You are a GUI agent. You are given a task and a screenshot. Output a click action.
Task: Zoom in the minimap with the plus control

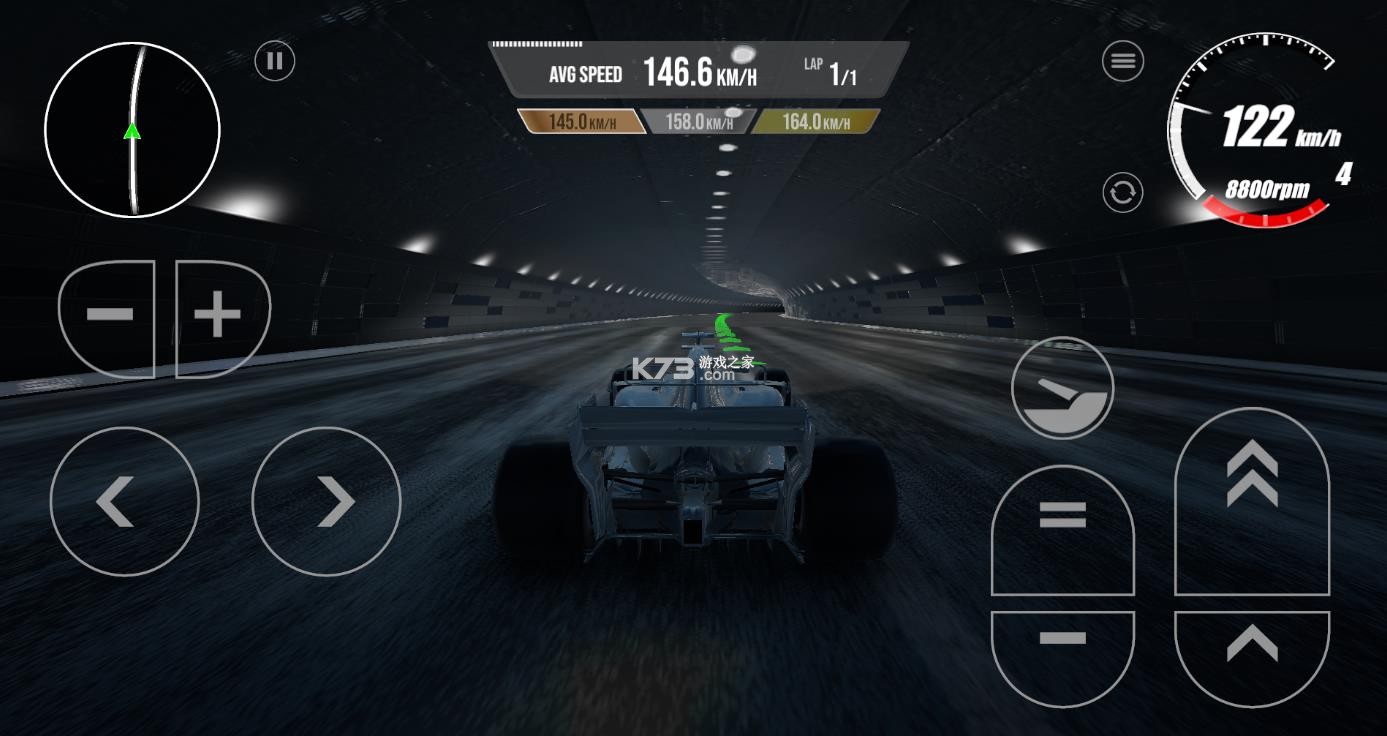point(218,313)
